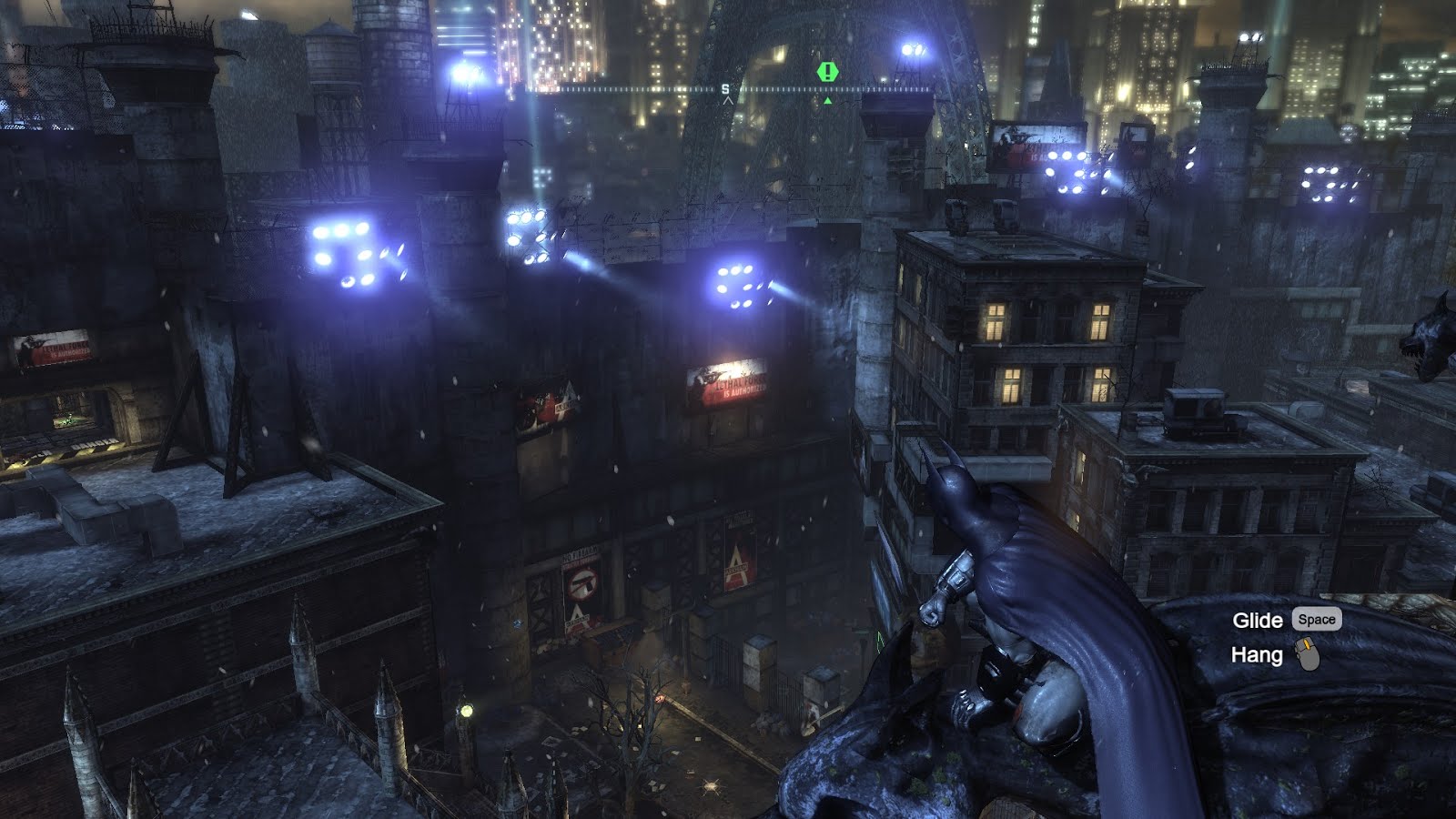The height and width of the screenshot is (819, 1456).
Task: Select the green triangle beneath the objective marker
Action: click(x=828, y=102)
